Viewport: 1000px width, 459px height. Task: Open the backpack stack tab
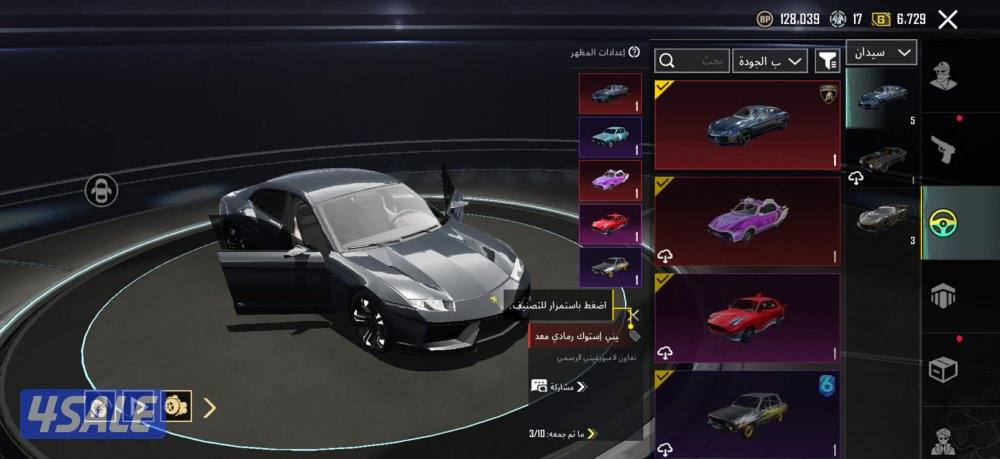tap(945, 296)
